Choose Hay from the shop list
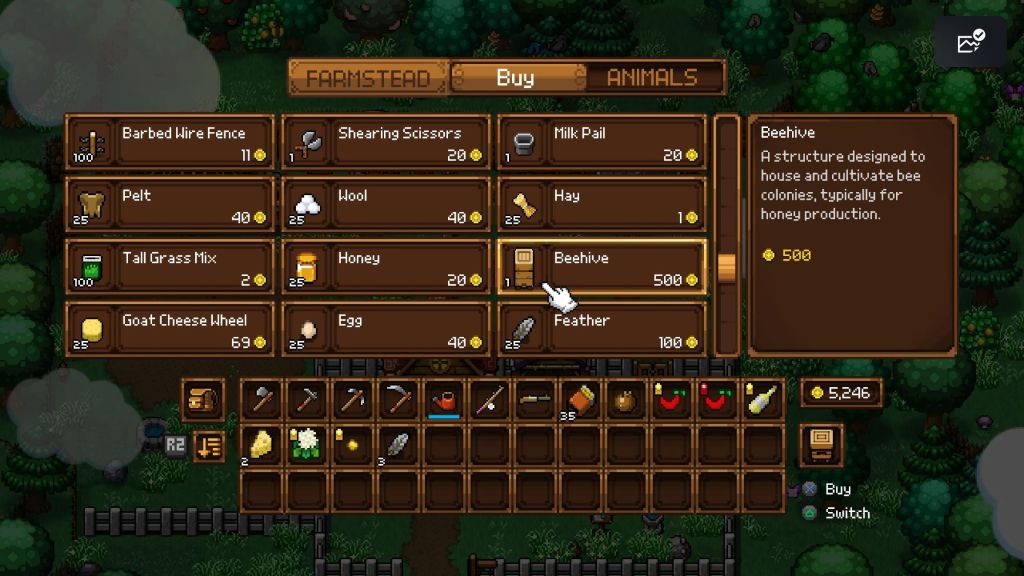 click(601, 206)
